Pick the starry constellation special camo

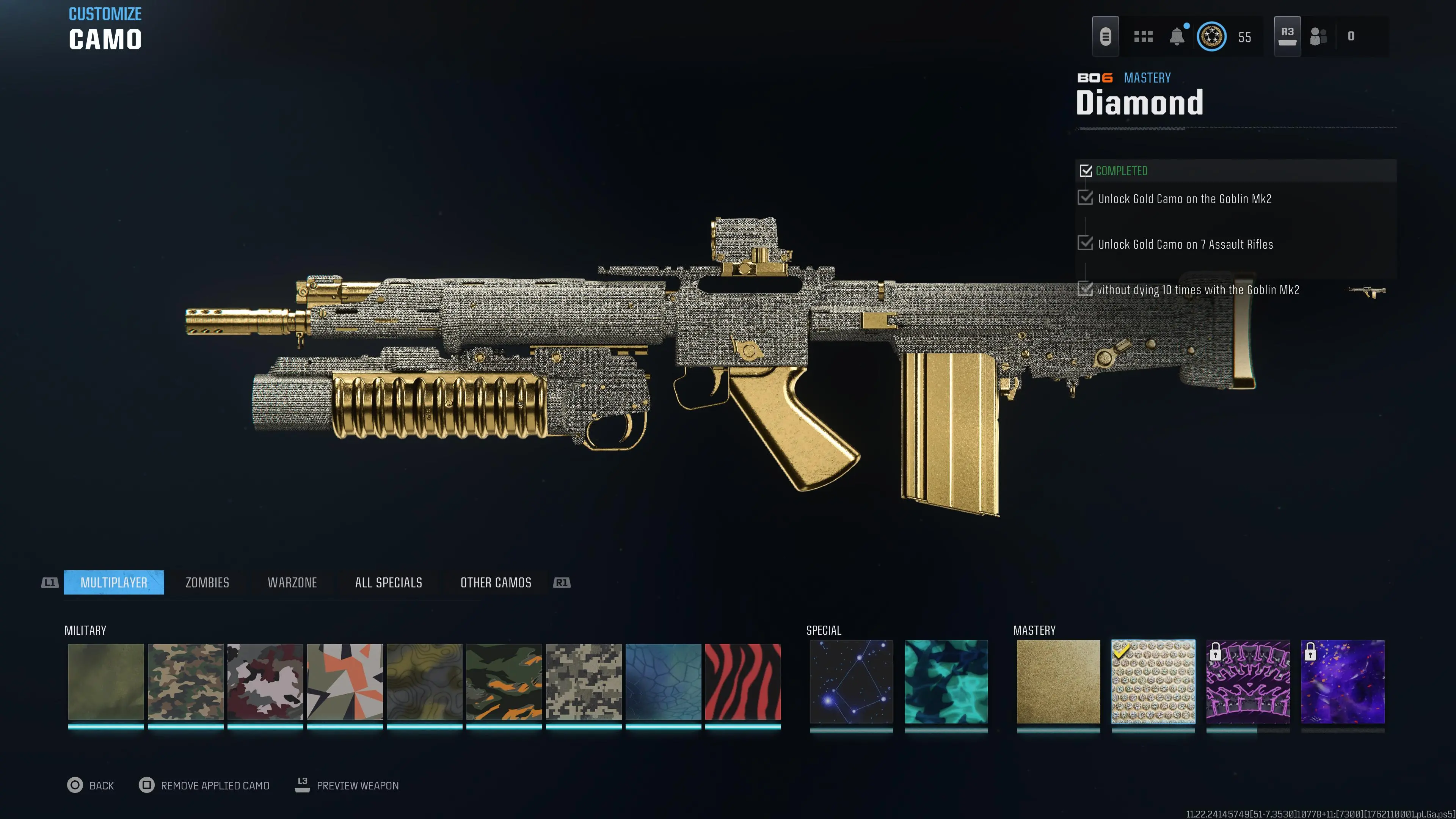point(851,681)
